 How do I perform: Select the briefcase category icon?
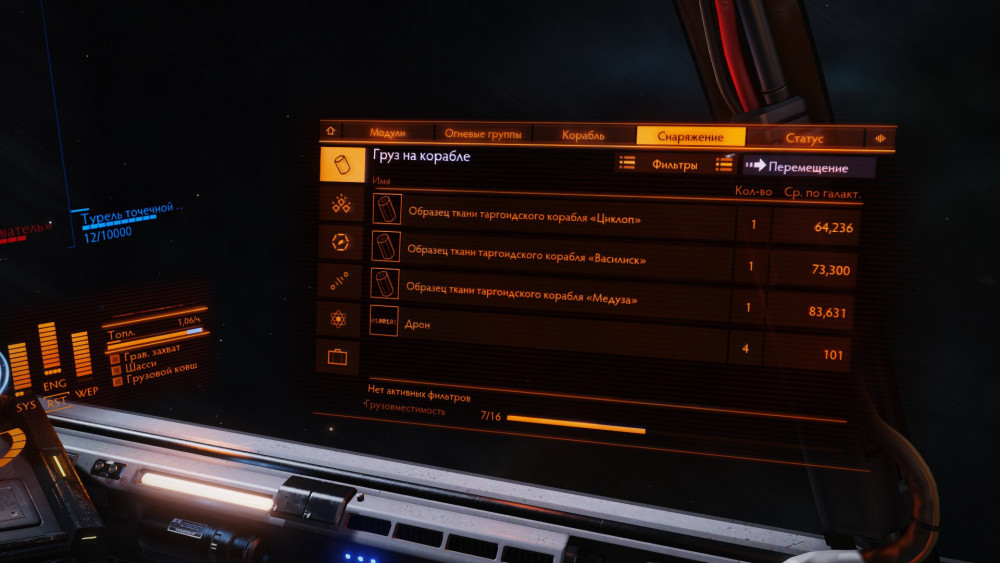[x=337, y=356]
